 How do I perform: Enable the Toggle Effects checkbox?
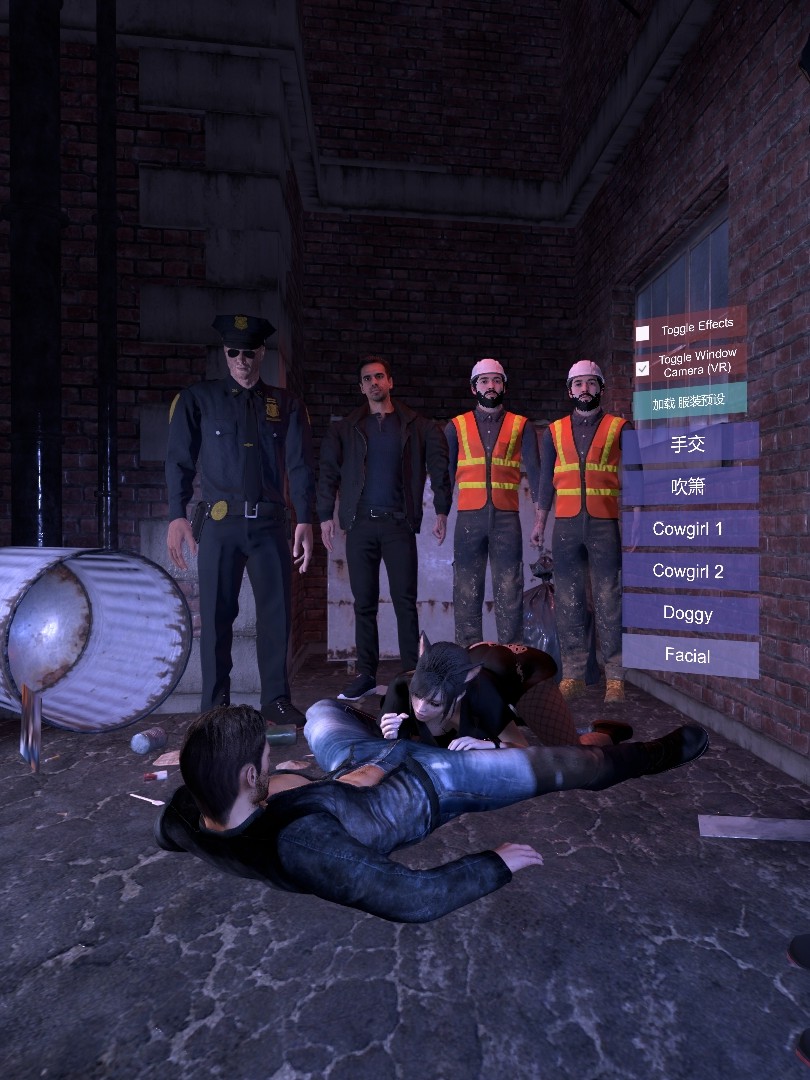(642, 333)
